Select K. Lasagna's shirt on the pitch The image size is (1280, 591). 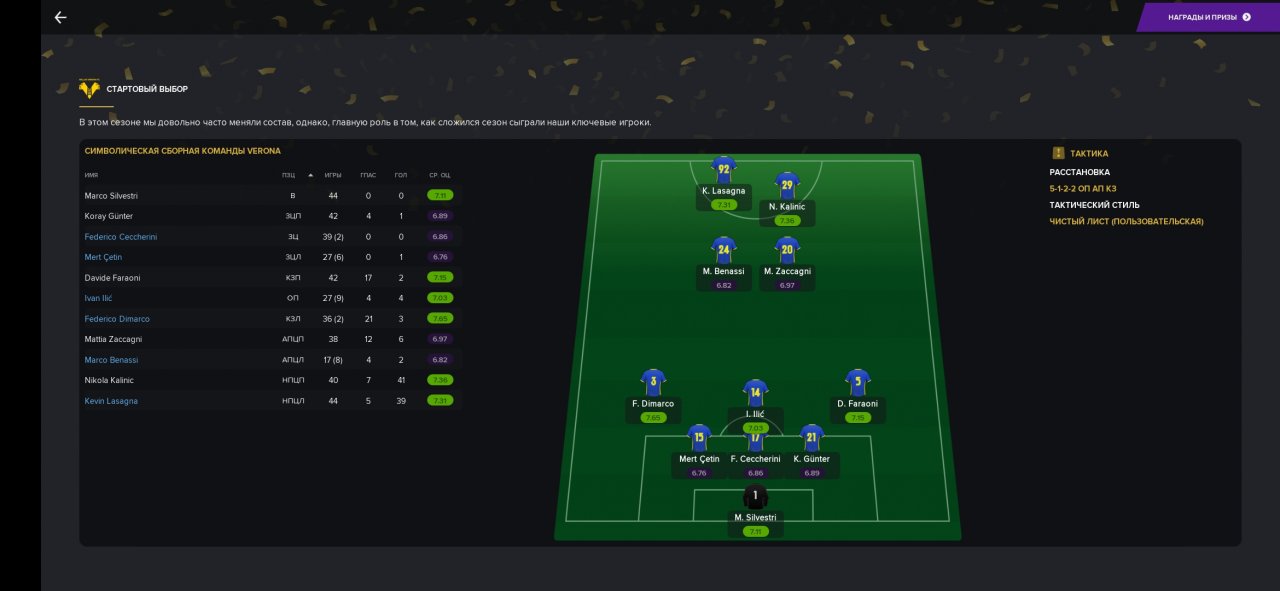[723, 170]
